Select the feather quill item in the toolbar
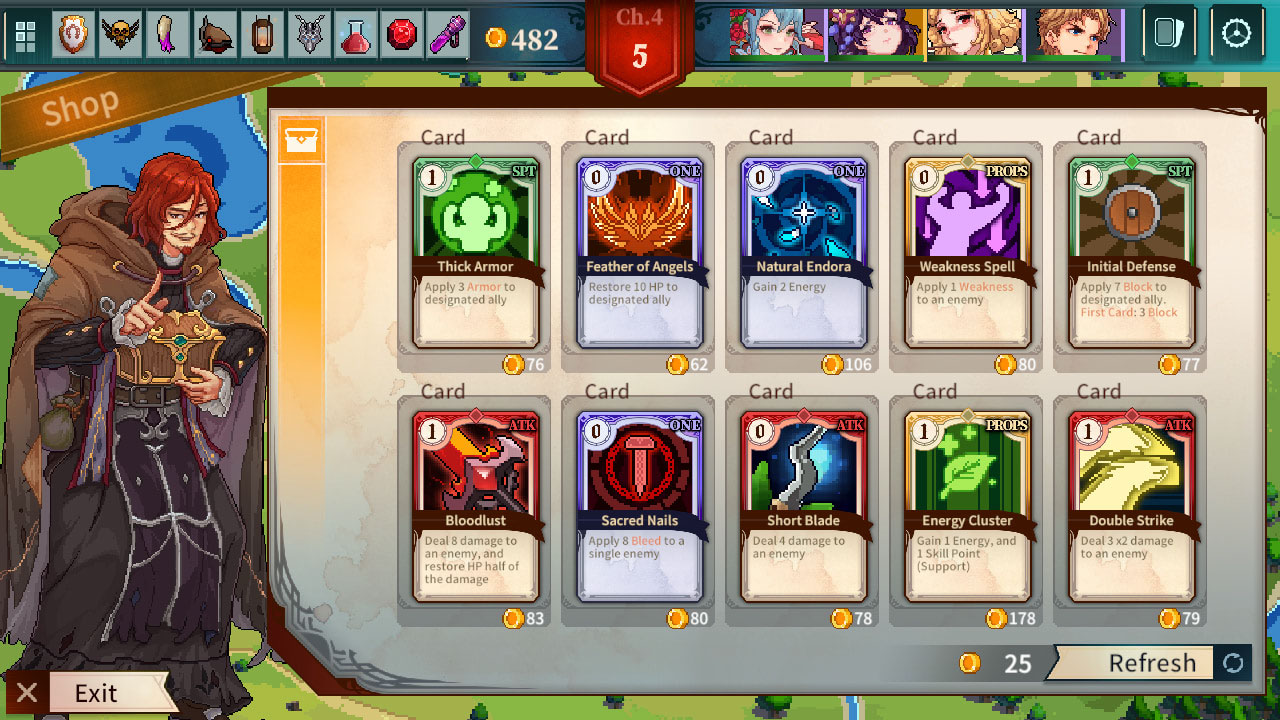Screen dimensions: 1280x720 click(166, 32)
